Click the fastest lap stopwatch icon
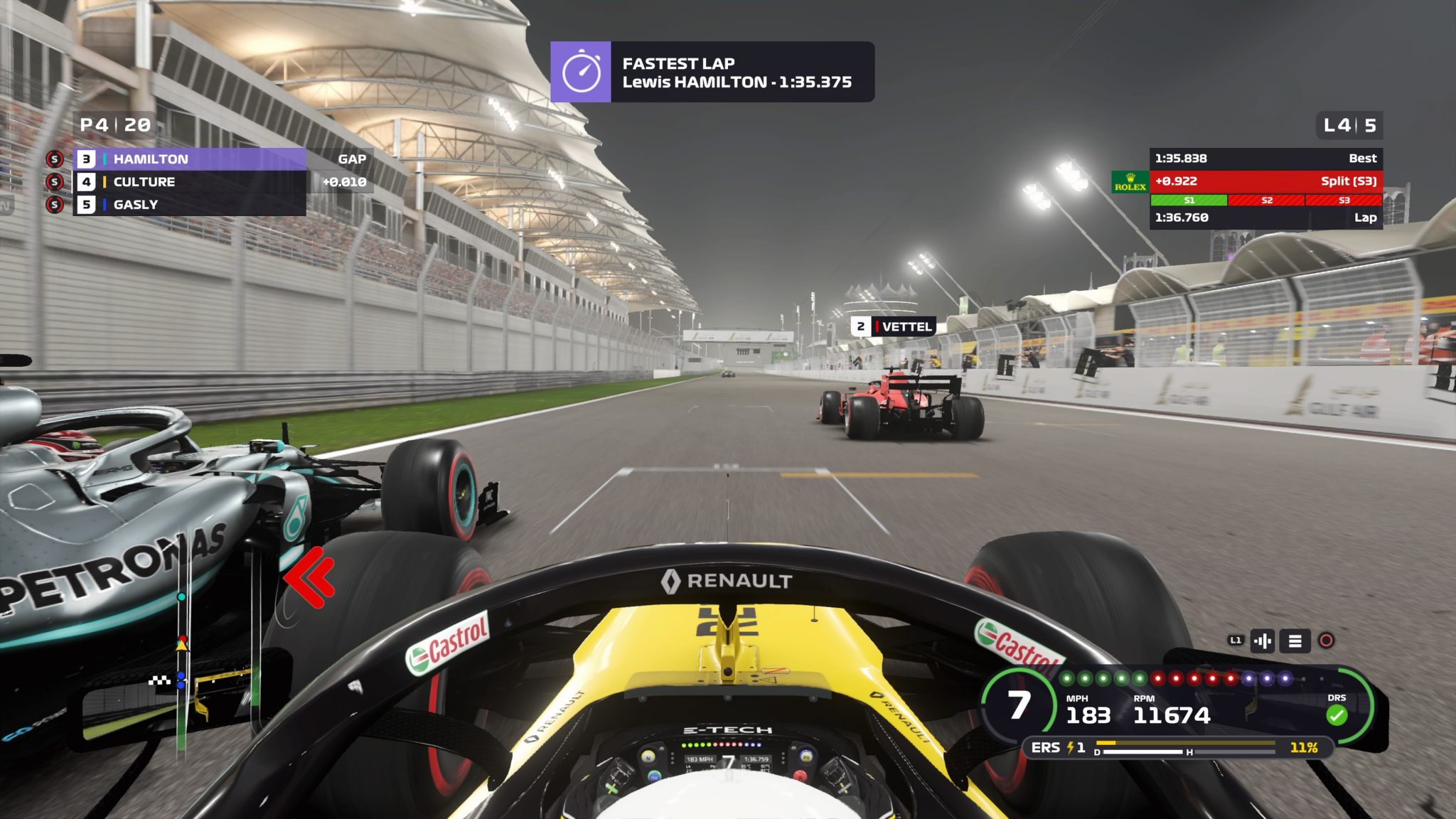 581,72
